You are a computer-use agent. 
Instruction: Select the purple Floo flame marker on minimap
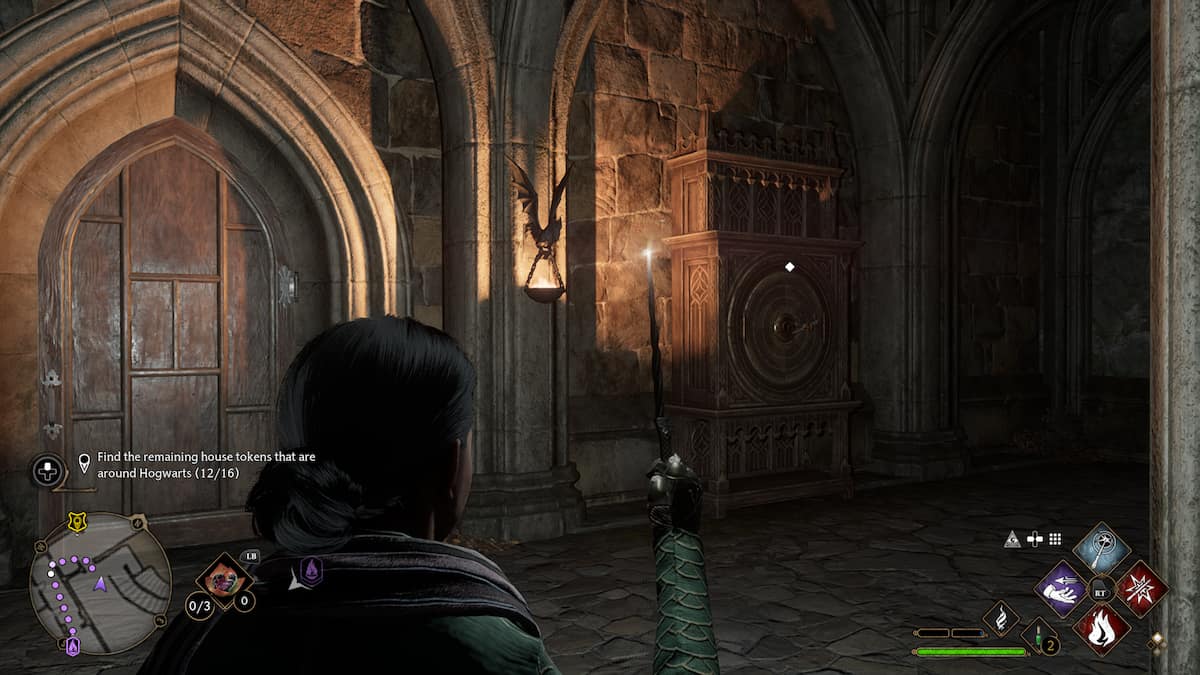click(72, 647)
